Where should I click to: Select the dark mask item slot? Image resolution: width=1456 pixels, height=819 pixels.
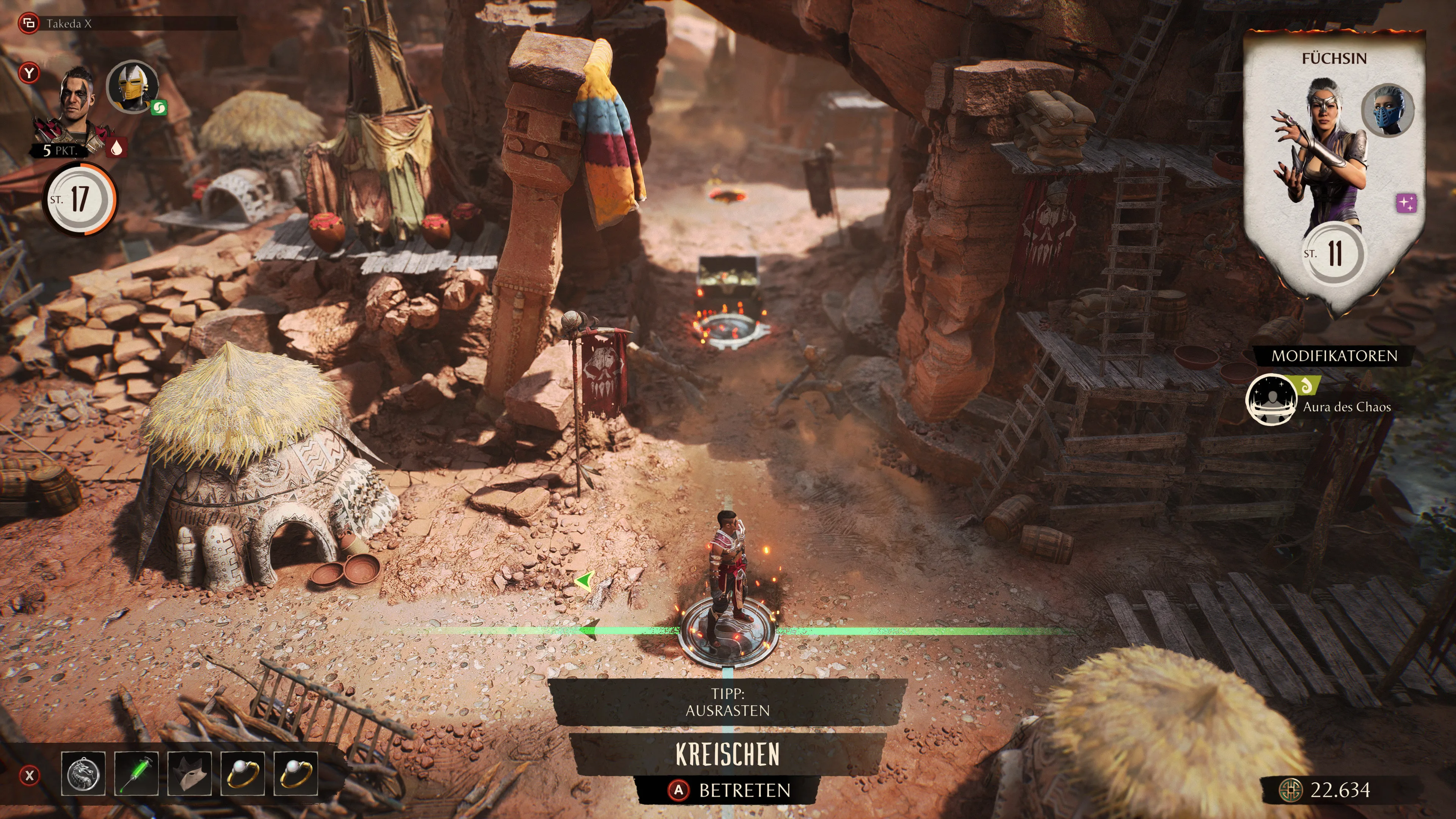click(189, 774)
